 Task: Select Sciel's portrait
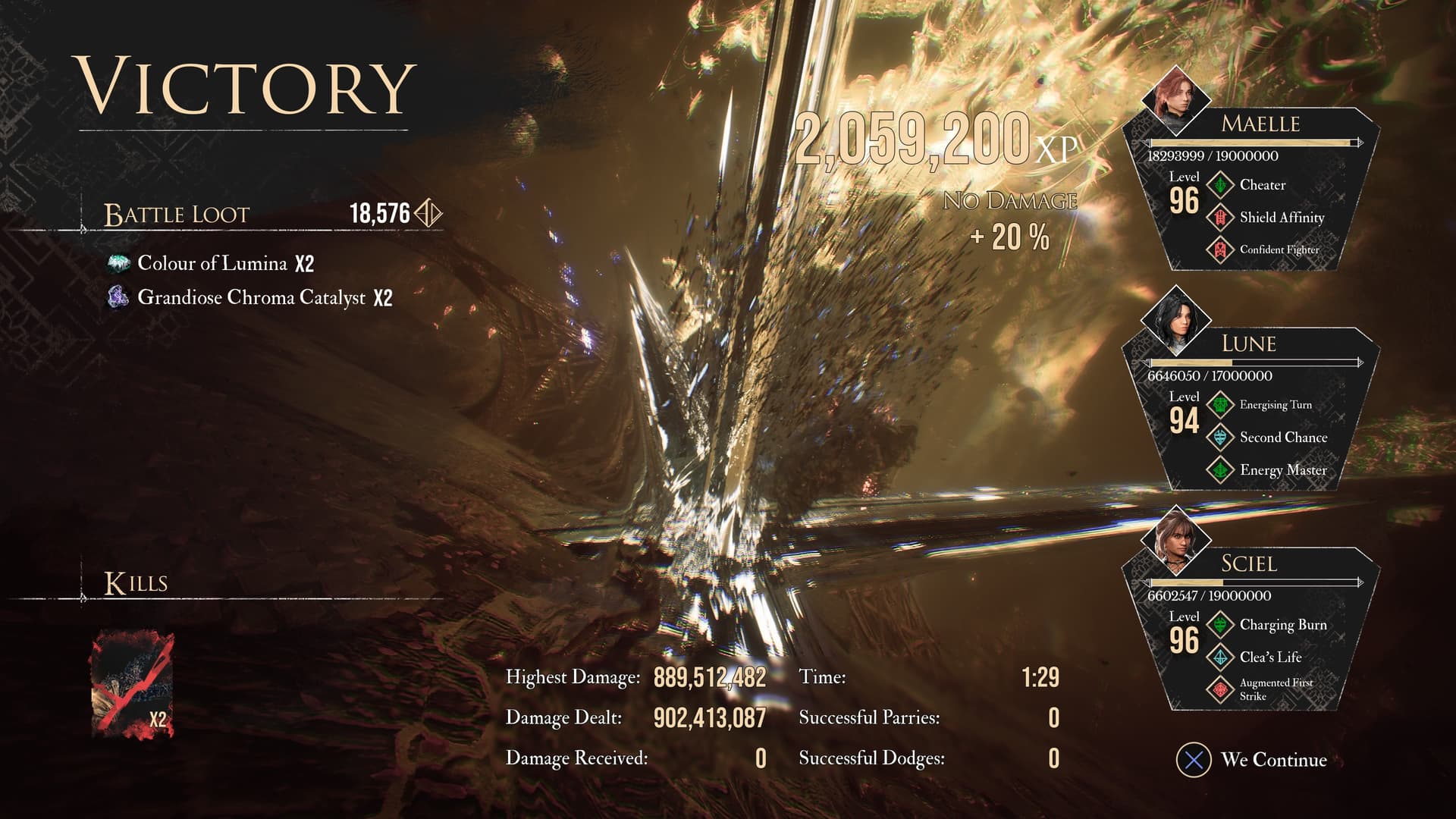pyautogui.click(x=1175, y=539)
